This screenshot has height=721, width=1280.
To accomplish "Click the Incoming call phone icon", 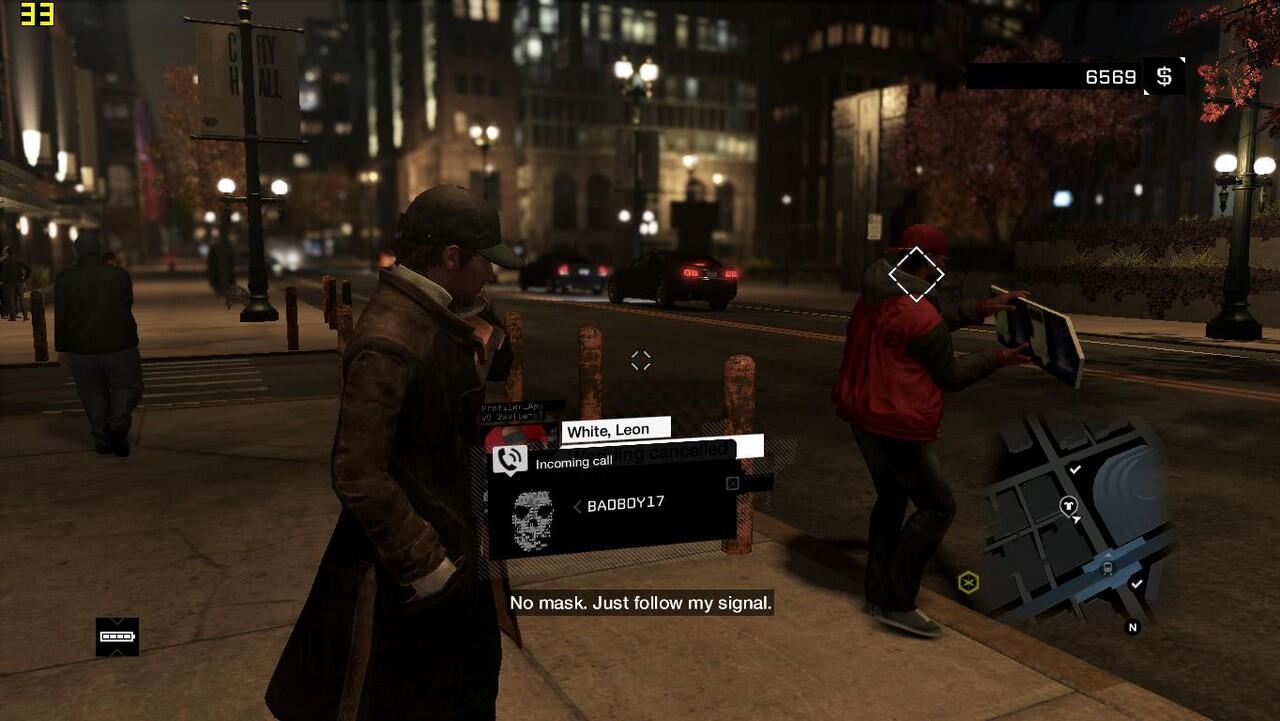I will pyautogui.click(x=510, y=459).
